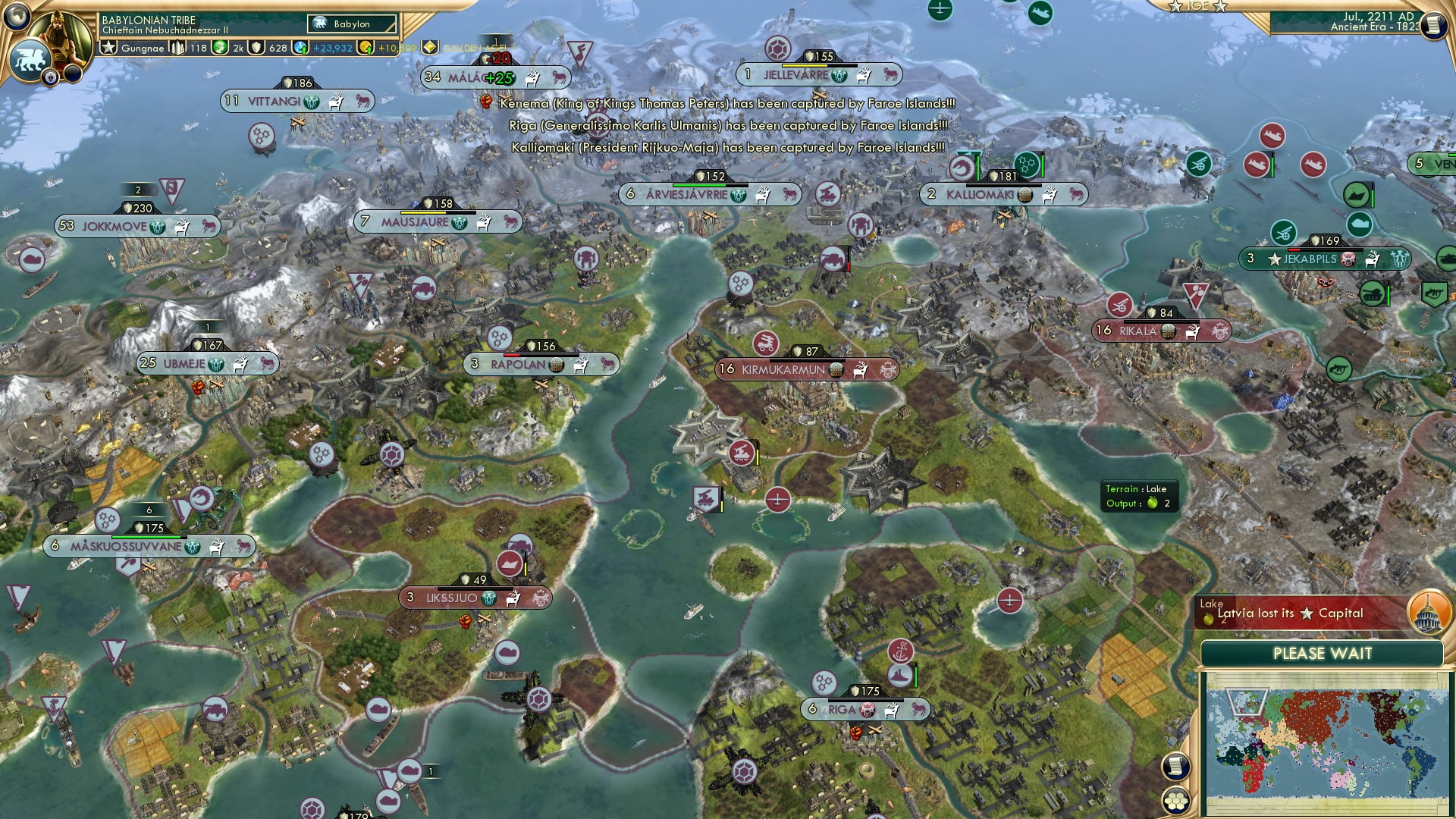Click the science flask icon showing 2k
Image resolution: width=1456 pixels, height=819 pixels.
[221, 47]
